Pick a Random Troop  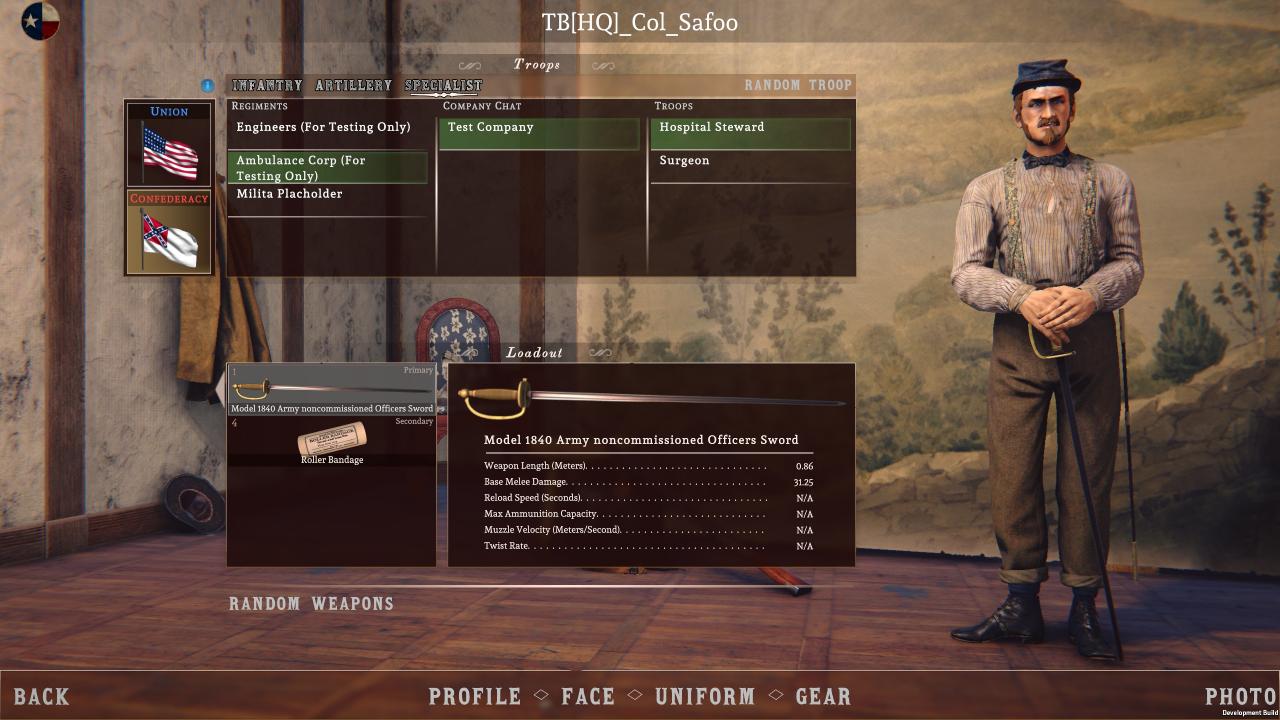(x=797, y=85)
